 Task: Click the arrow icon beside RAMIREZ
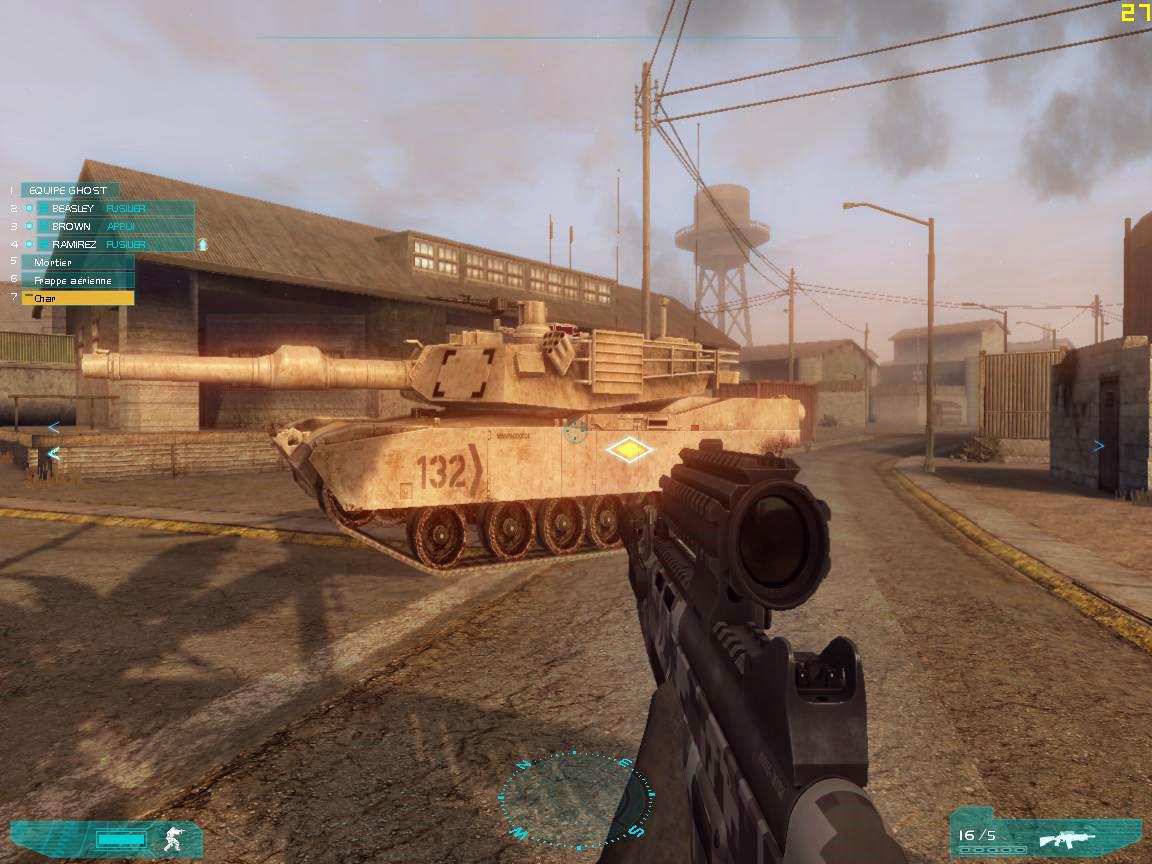[x=203, y=244]
